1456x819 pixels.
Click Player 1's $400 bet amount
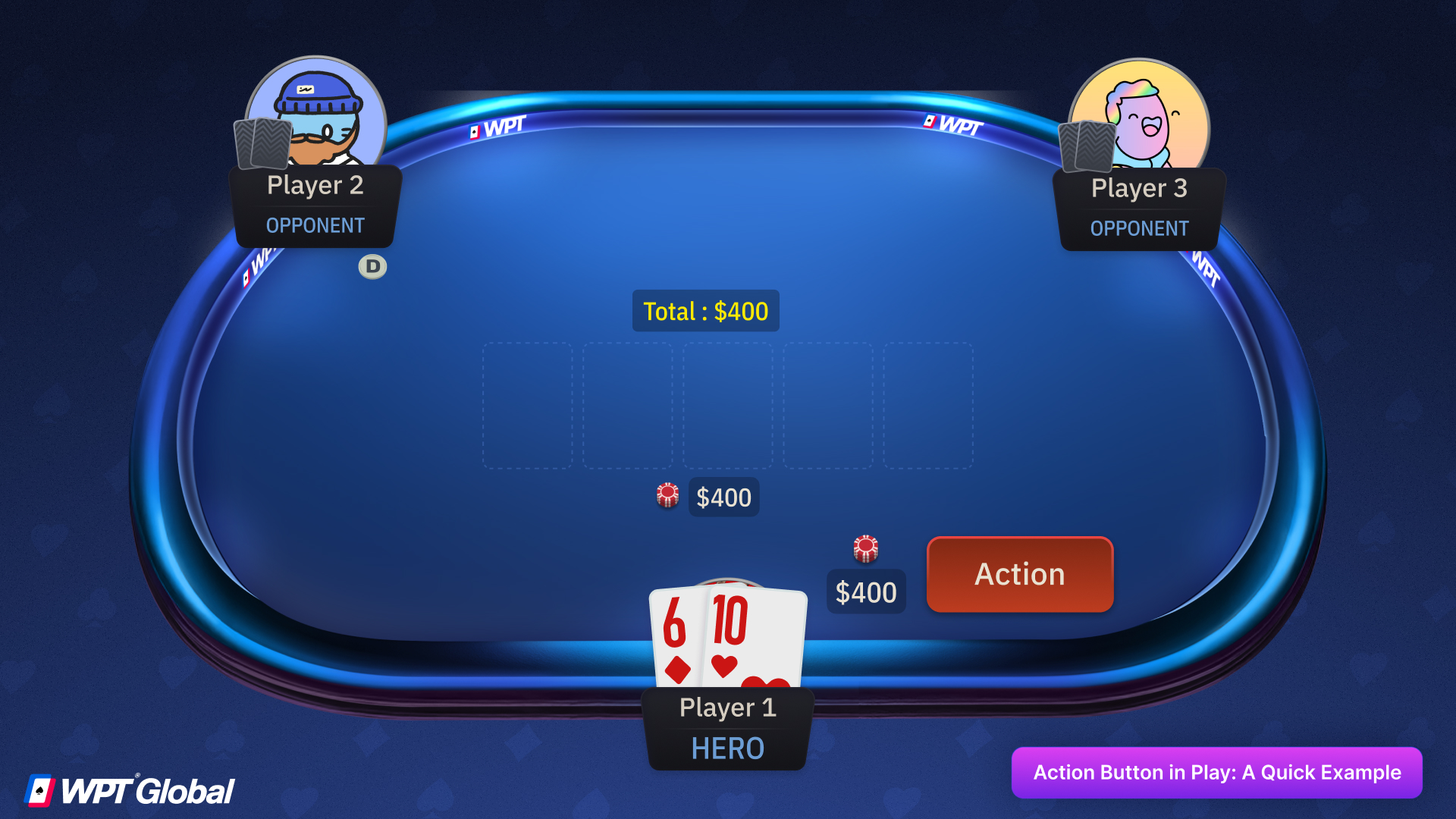(x=866, y=591)
